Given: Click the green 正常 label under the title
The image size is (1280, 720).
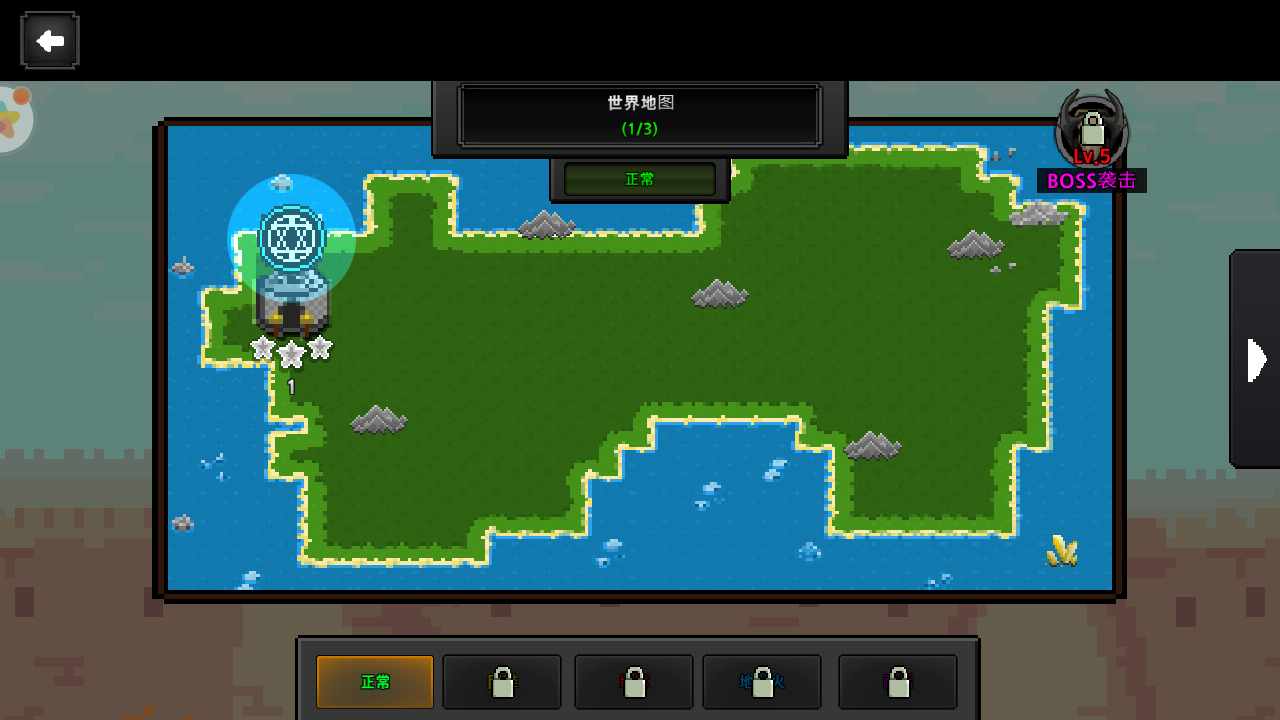Looking at the screenshot, I should coord(640,180).
